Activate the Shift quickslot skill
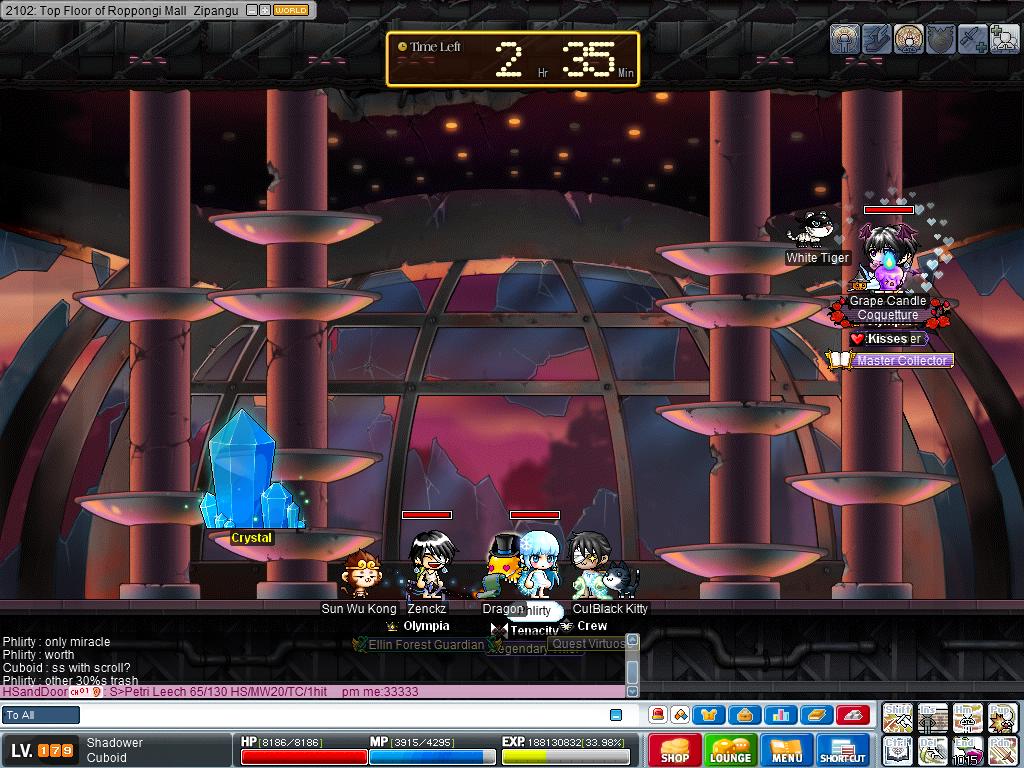Viewport: 1024px width, 768px height. click(897, 717)
